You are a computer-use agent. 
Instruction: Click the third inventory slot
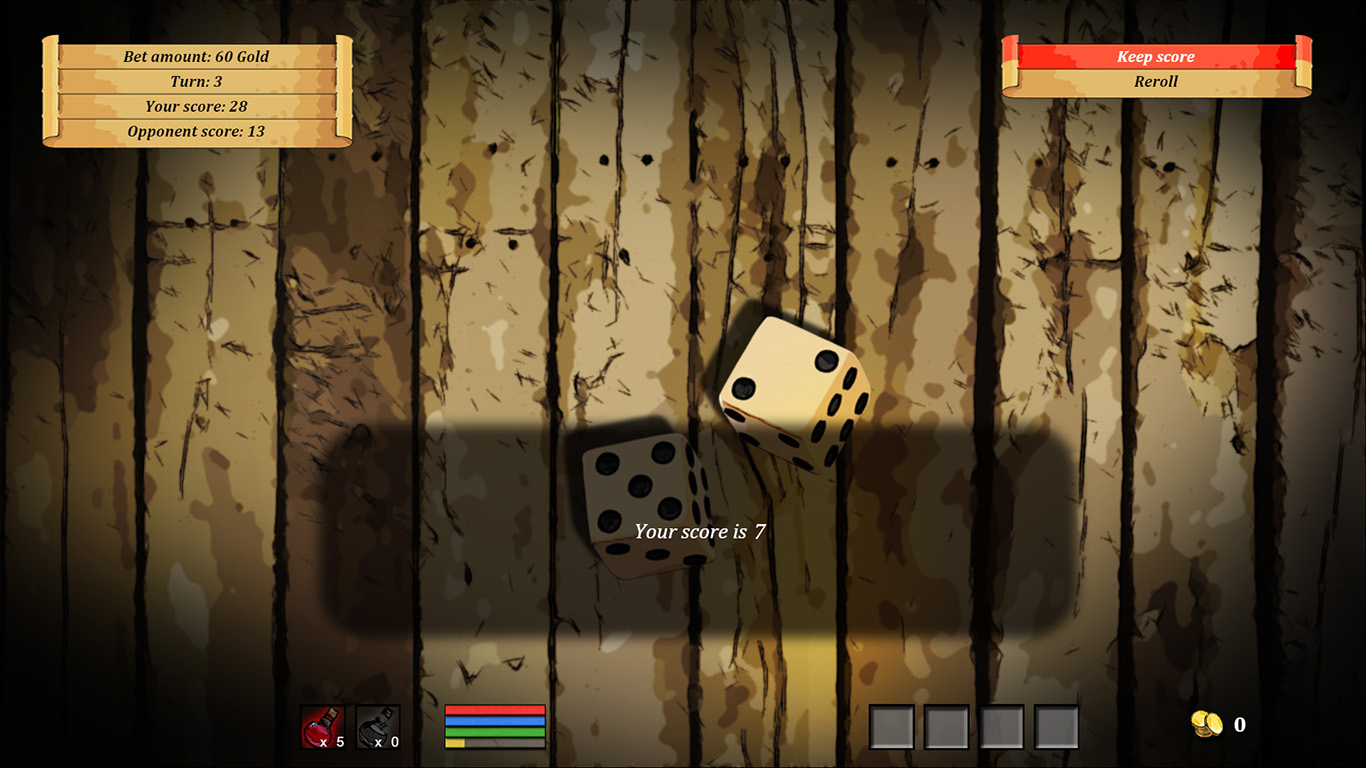998,723
